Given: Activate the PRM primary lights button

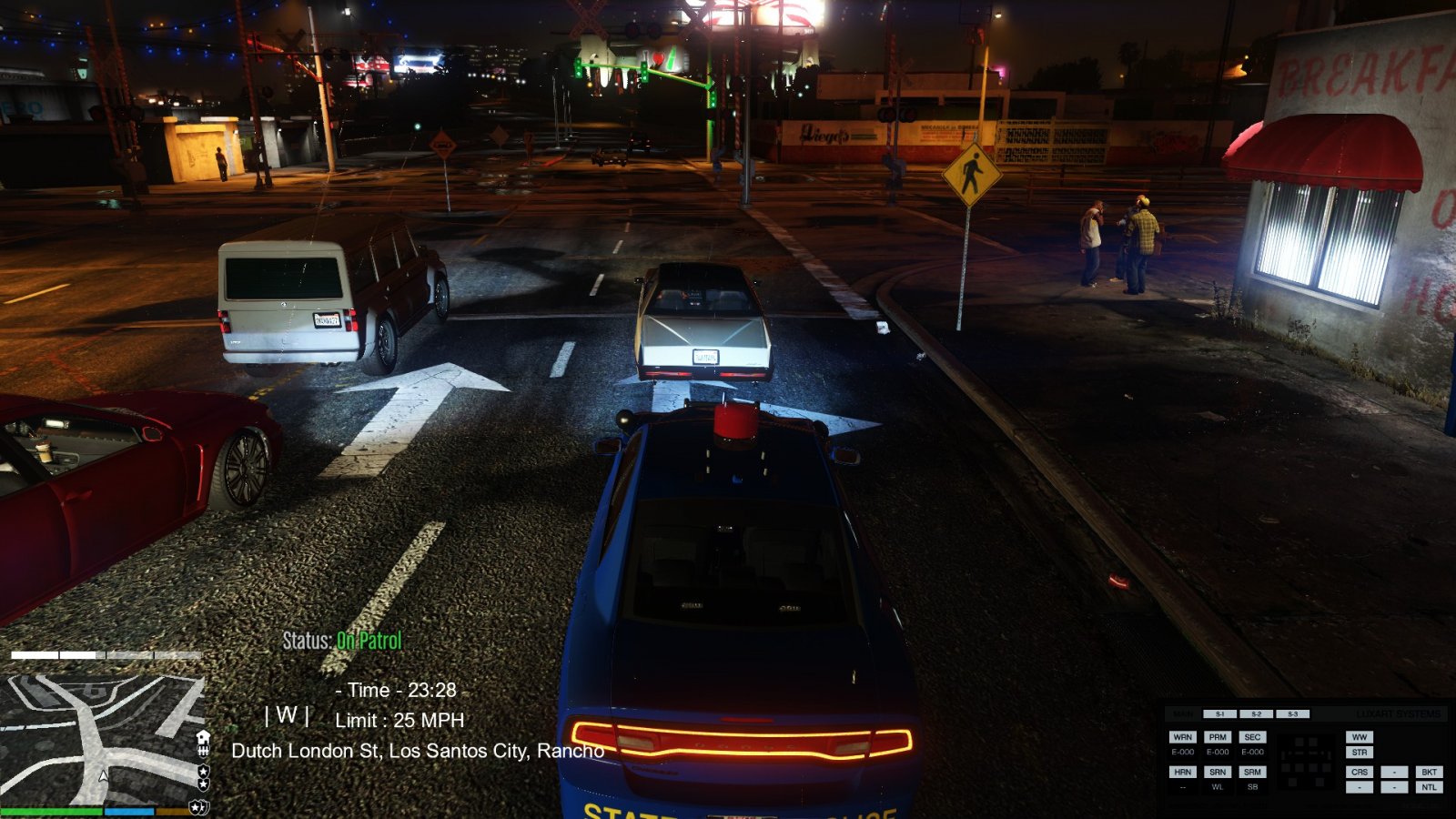Looking at the screenshot, I should pyautogui.click(x=1218, y=737).
